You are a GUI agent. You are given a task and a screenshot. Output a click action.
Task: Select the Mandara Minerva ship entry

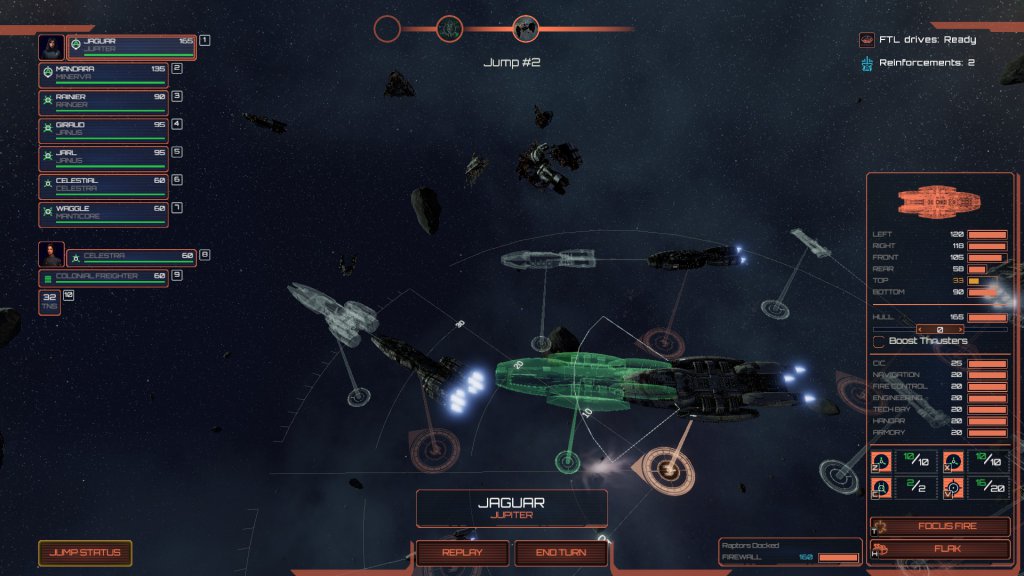click(103, 74)
